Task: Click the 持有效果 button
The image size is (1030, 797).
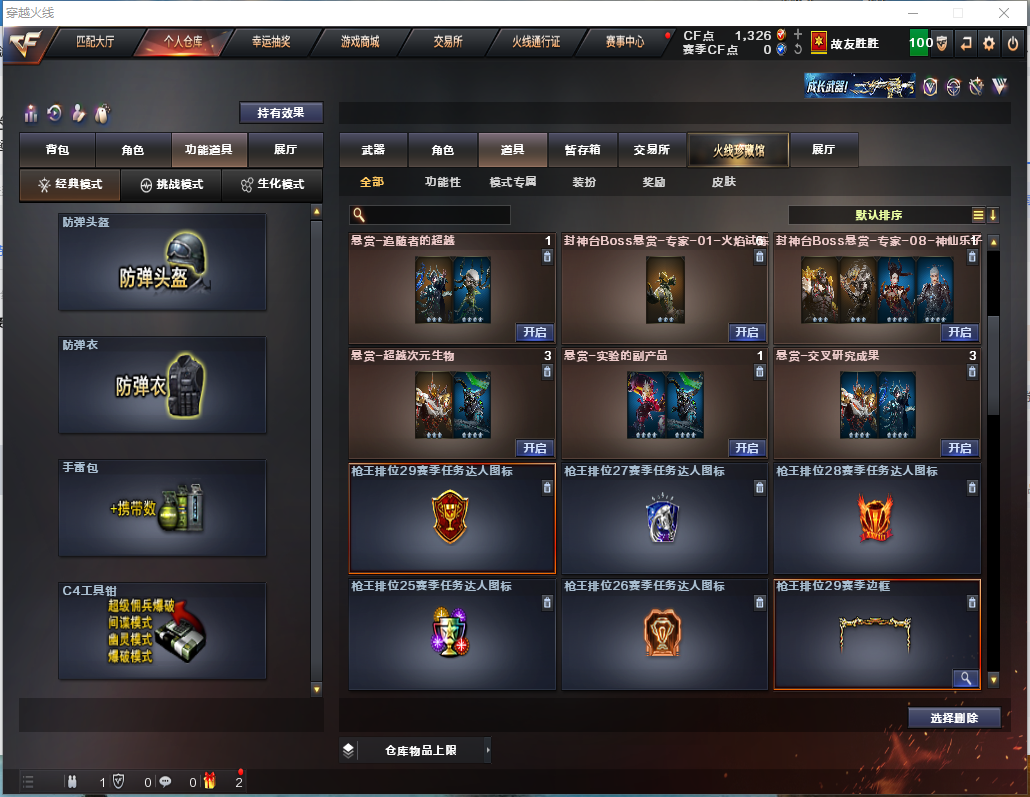Action: [x=281, y=113]
